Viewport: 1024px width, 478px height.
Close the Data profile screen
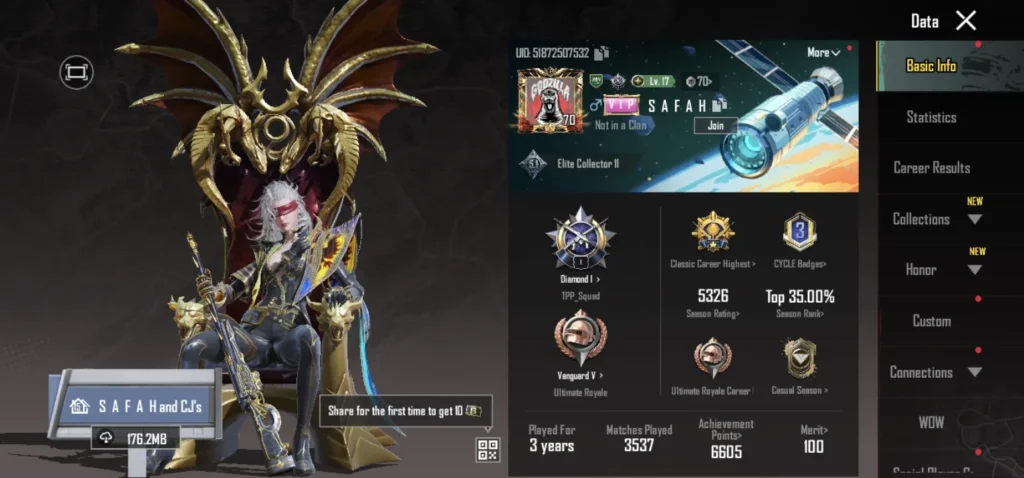point(965,21)
